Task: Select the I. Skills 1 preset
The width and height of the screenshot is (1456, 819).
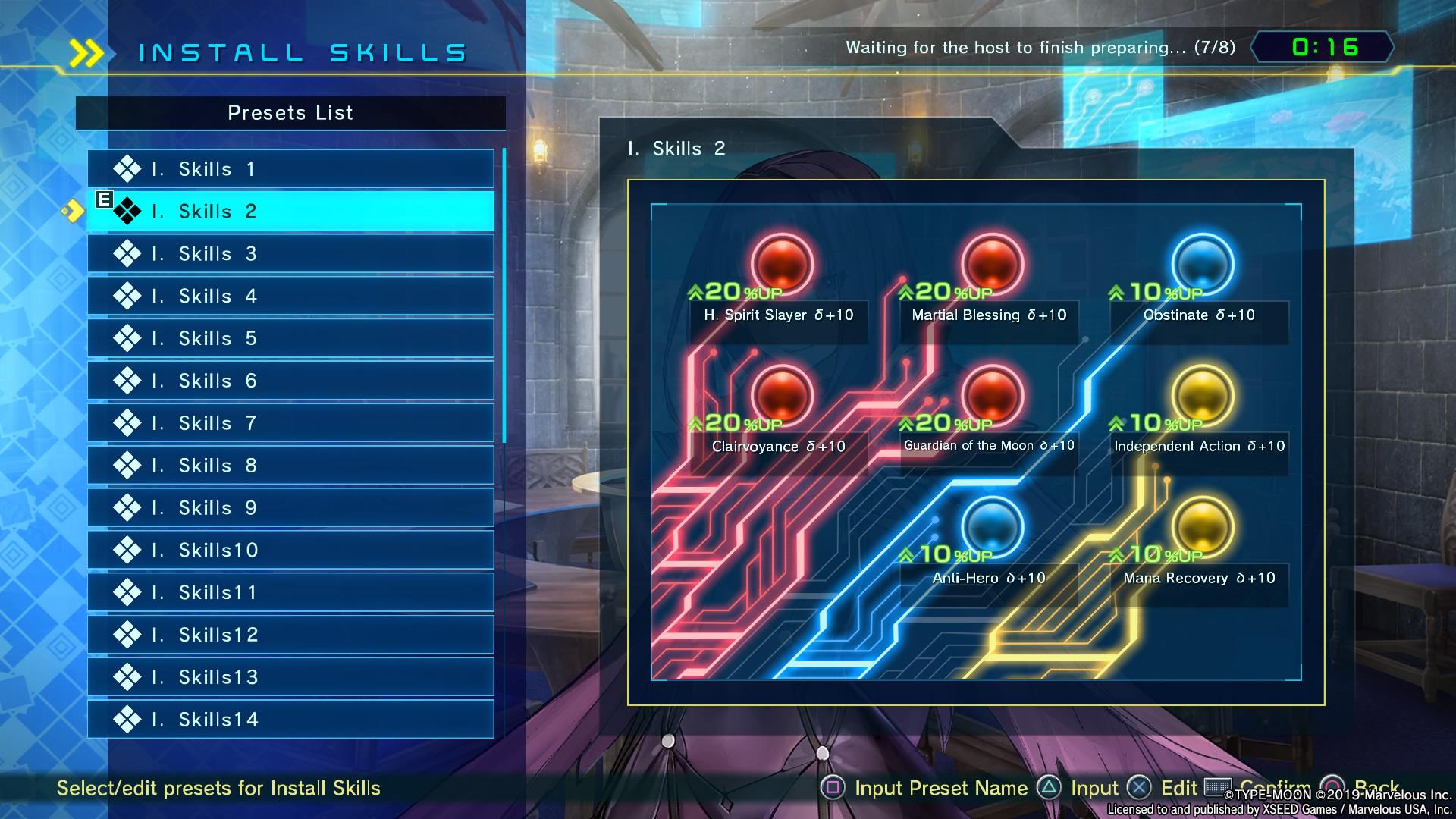Action: point(290,169)
